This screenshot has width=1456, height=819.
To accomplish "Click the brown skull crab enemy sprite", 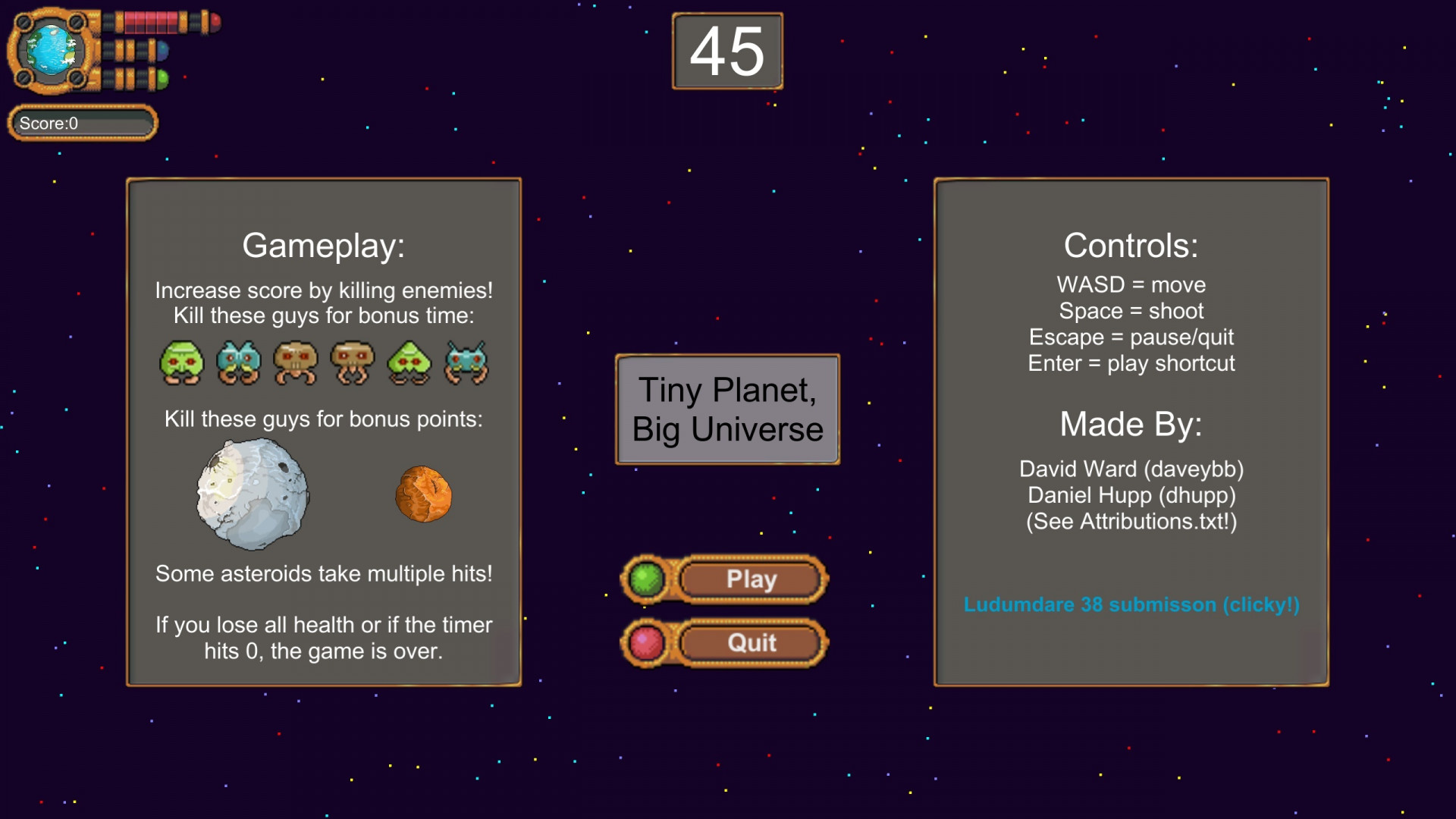I will click(295, 362).
